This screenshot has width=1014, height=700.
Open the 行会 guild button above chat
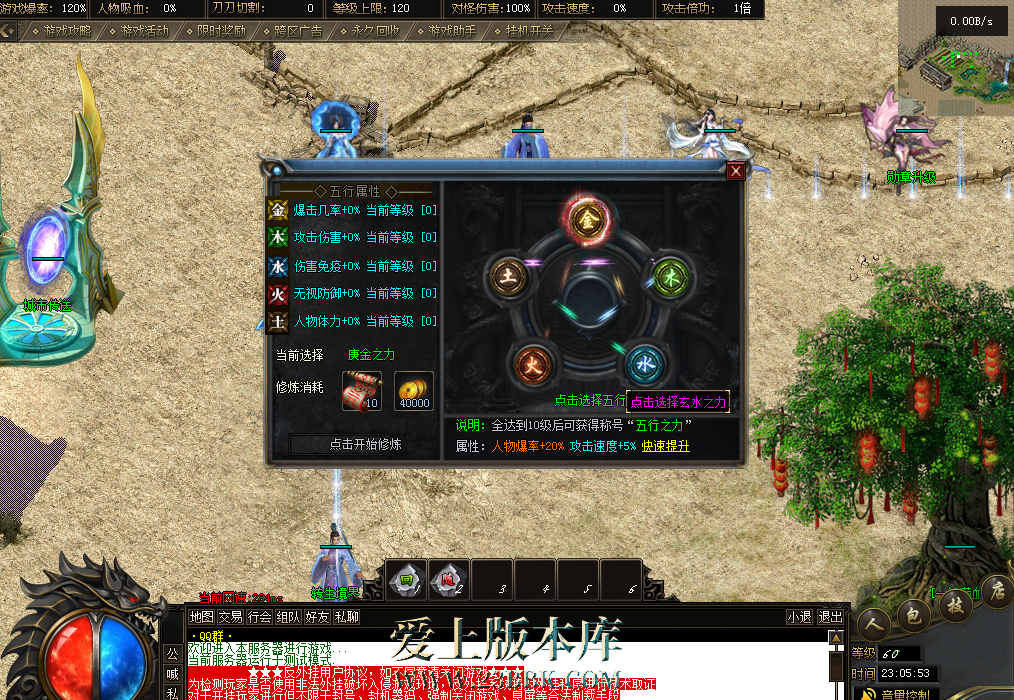[260, 617]
